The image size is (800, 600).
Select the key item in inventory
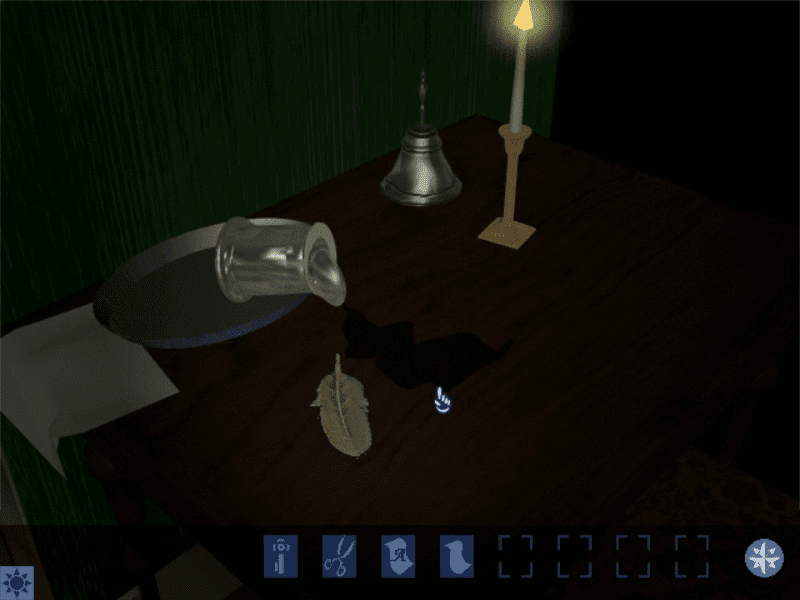coord(280,556)
